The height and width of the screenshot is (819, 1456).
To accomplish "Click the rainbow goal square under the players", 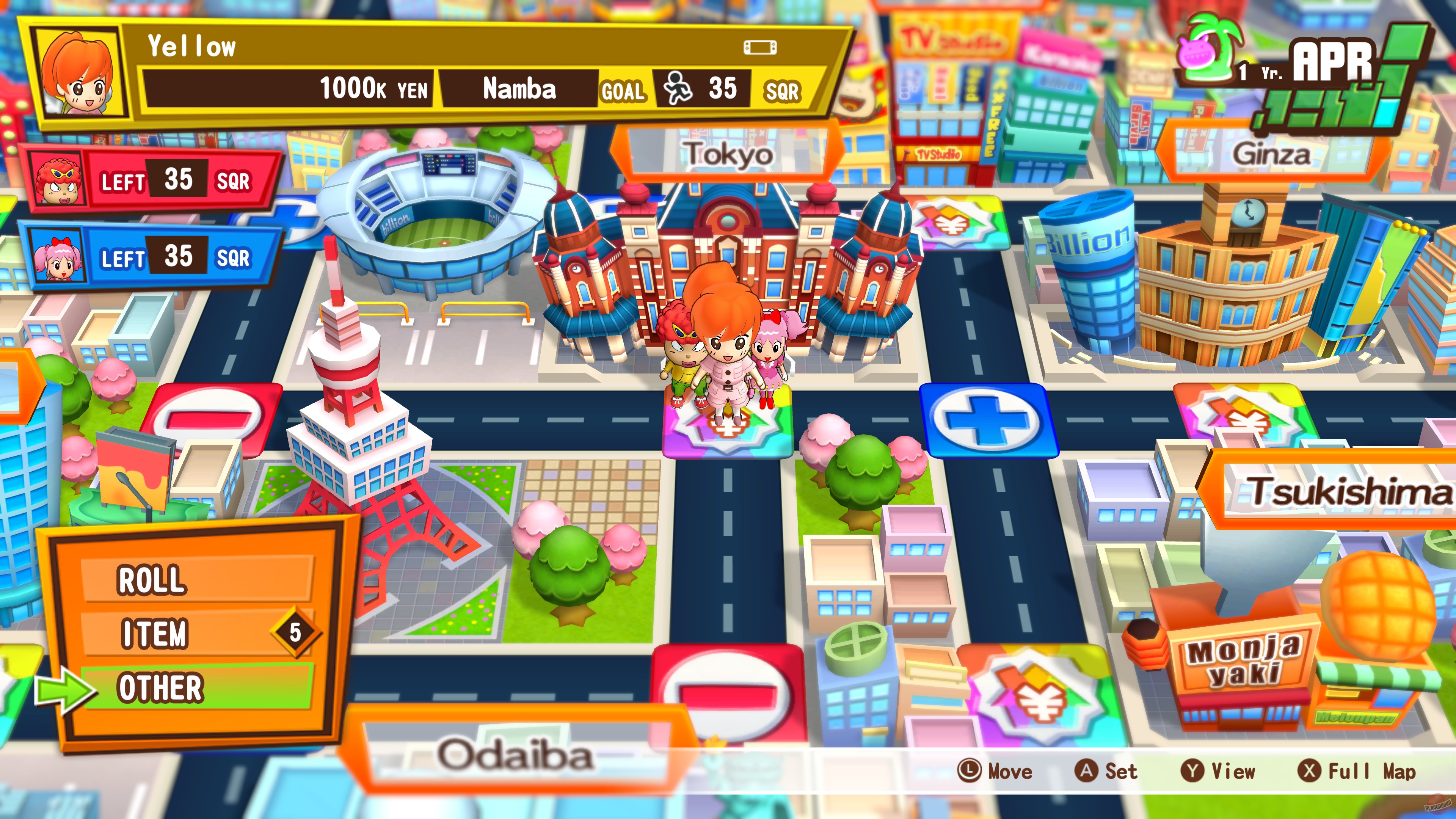I will point(729,447).
